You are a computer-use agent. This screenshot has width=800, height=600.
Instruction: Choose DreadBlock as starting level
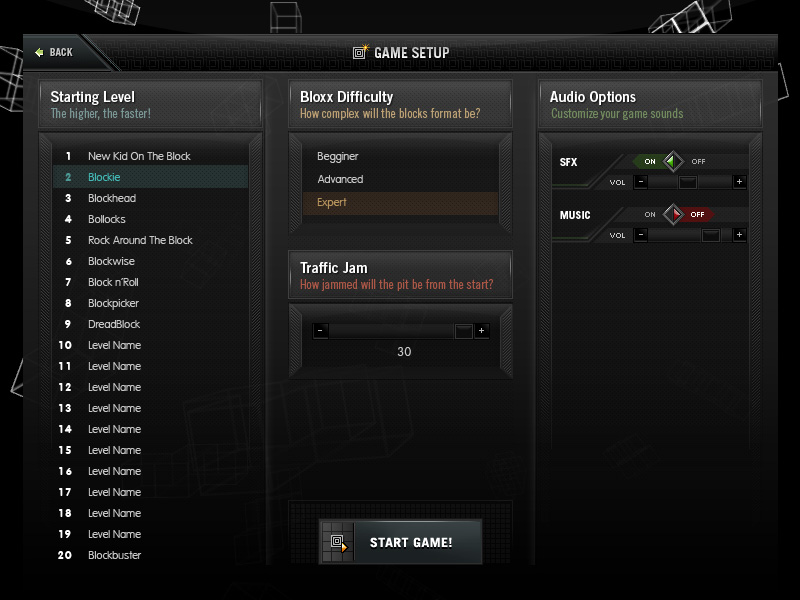[x=114, y=324]
